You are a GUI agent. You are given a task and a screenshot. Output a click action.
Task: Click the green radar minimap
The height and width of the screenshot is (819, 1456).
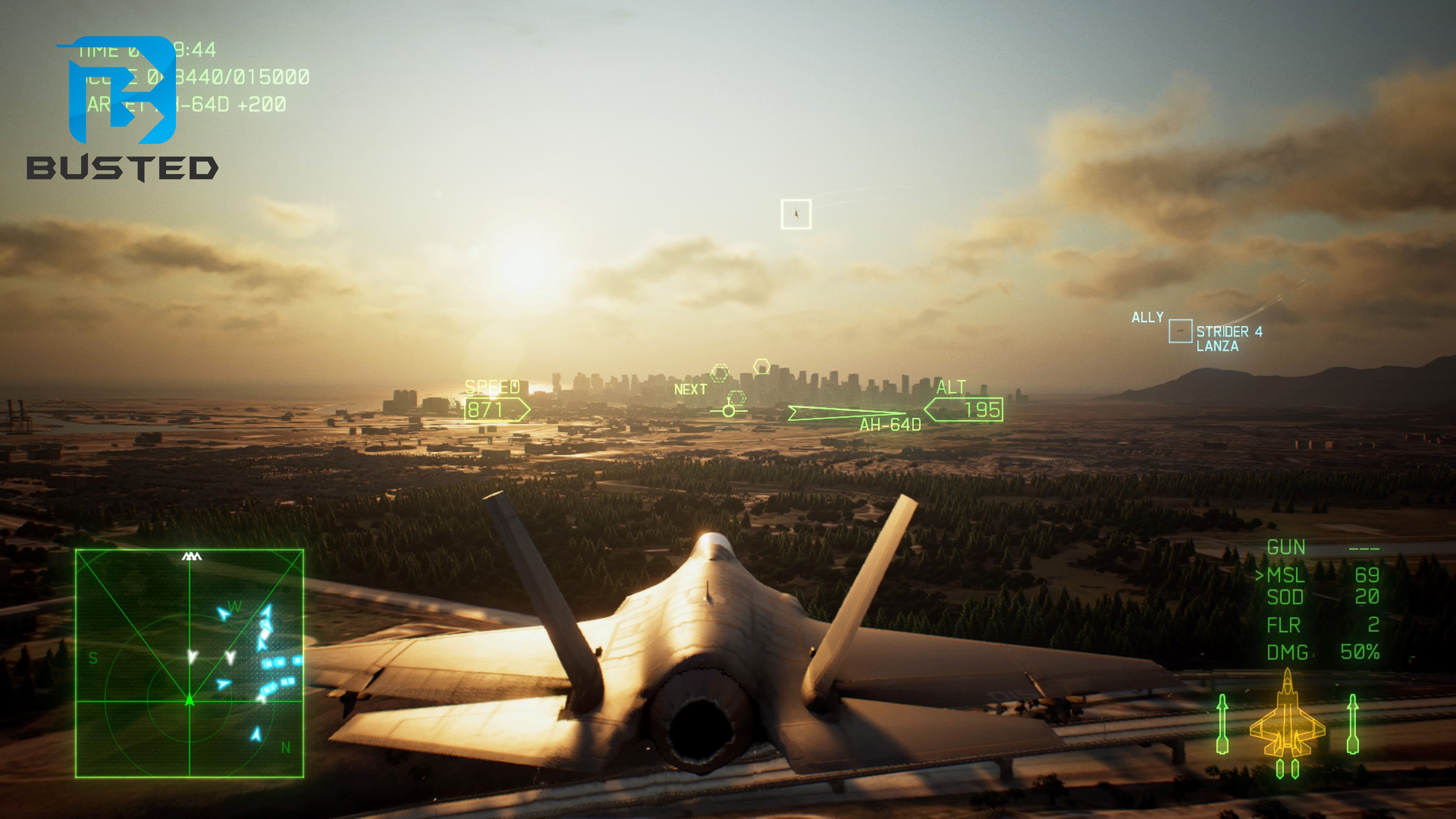189,663
